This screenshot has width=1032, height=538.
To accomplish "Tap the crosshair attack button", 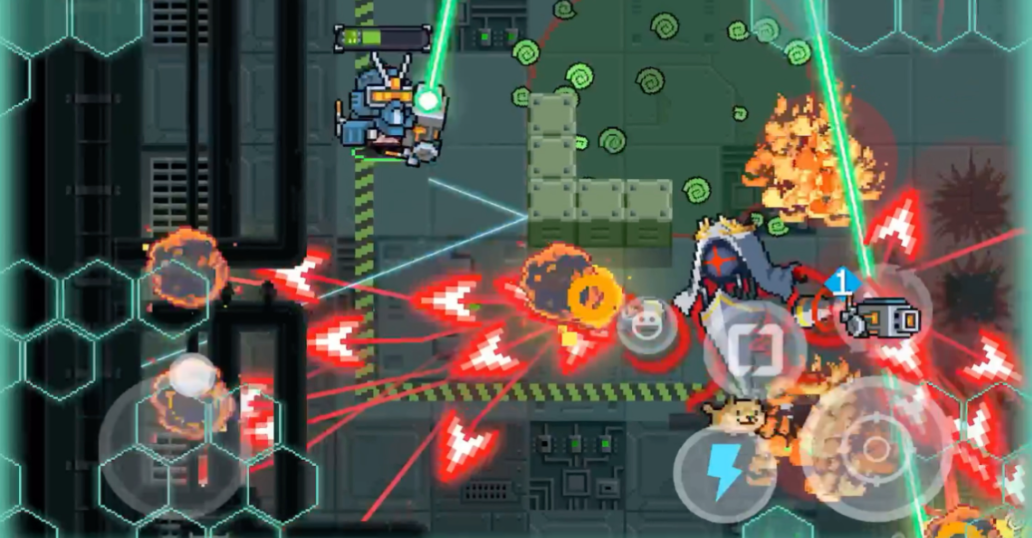I will point(874,448).
